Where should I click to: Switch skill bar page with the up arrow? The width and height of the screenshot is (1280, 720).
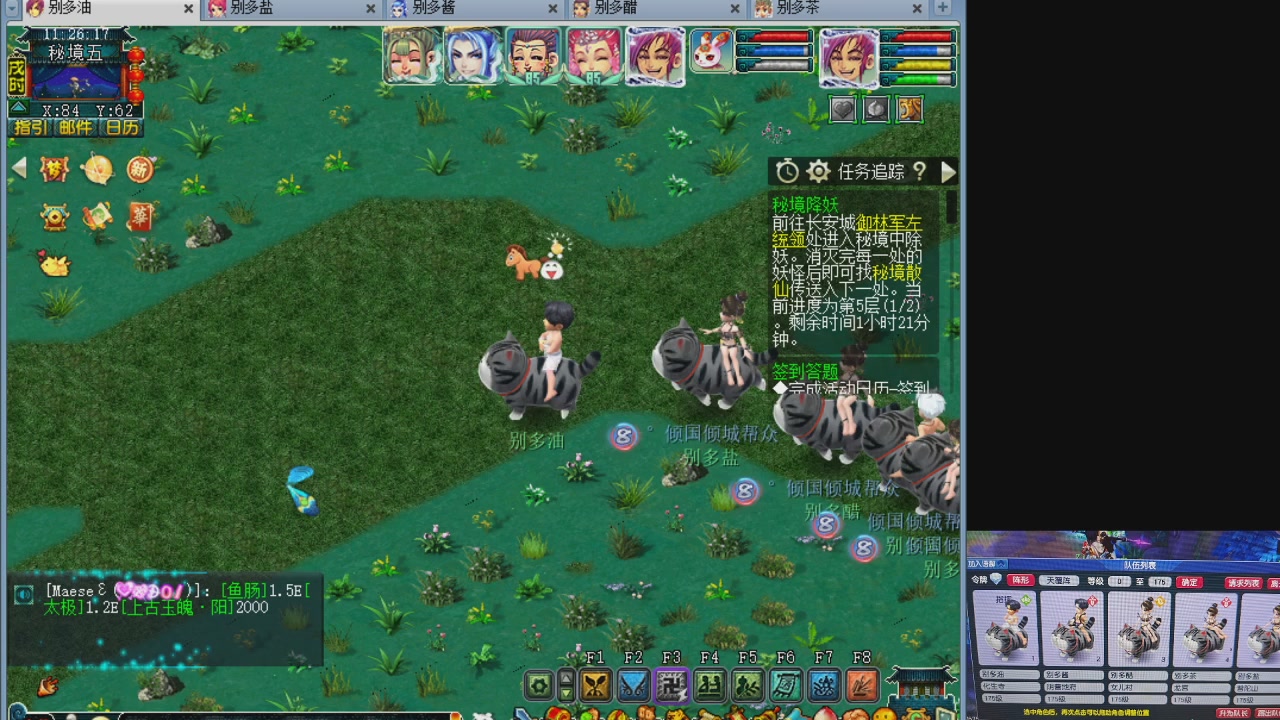[x=566, y=679]
